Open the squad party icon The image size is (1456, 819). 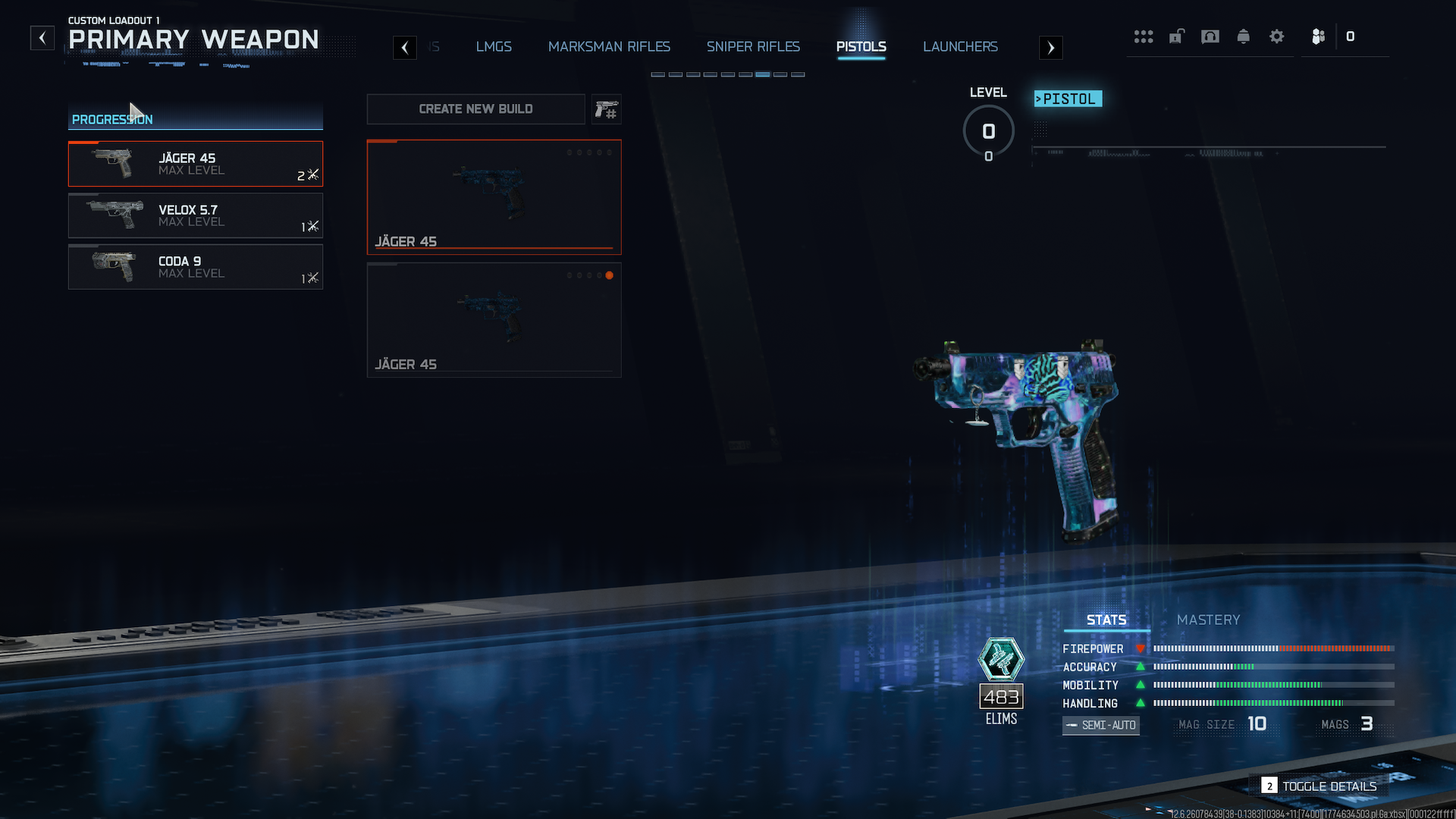[x=1318, y=36]
